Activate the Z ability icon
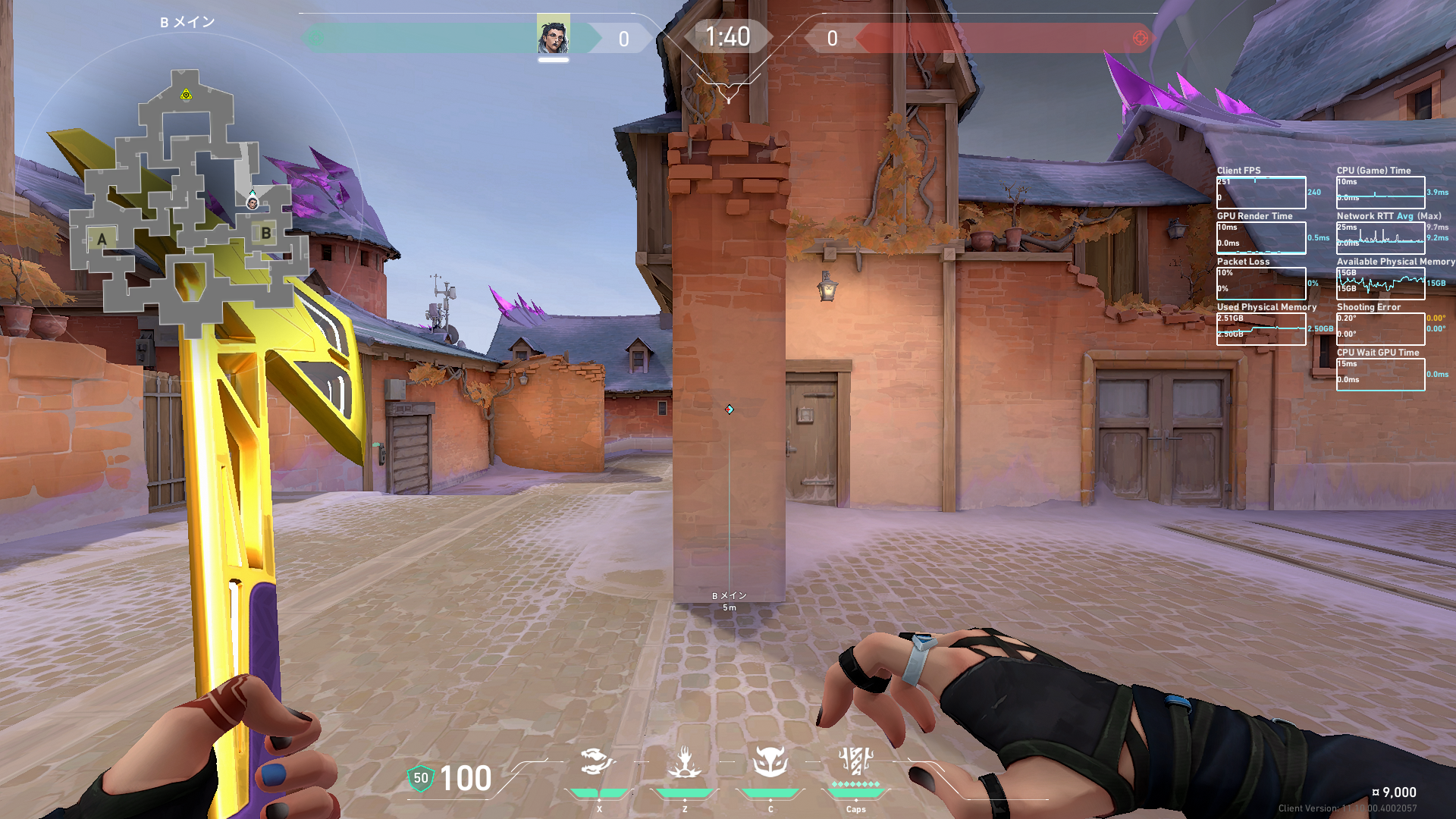 tap(684, 762)
